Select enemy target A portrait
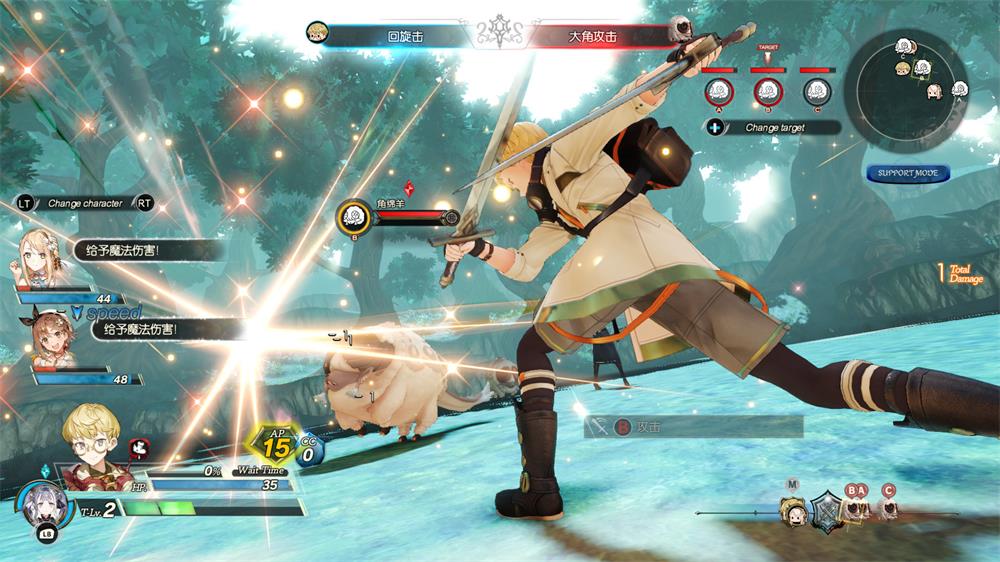This screenshot has height=562, width=1000. point(718,92)
